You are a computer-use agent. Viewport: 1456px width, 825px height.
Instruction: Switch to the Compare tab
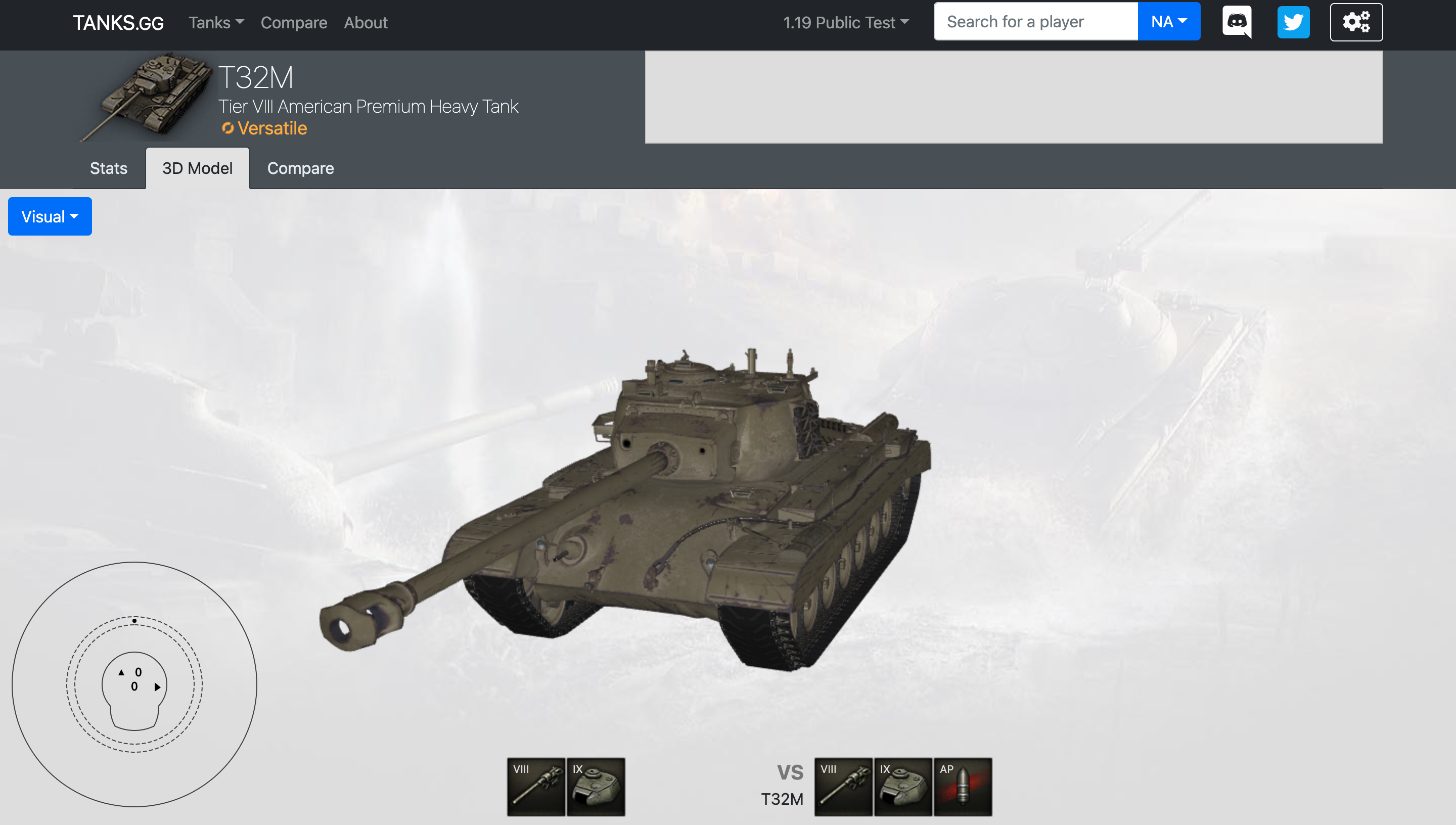[x=300, y=168]
